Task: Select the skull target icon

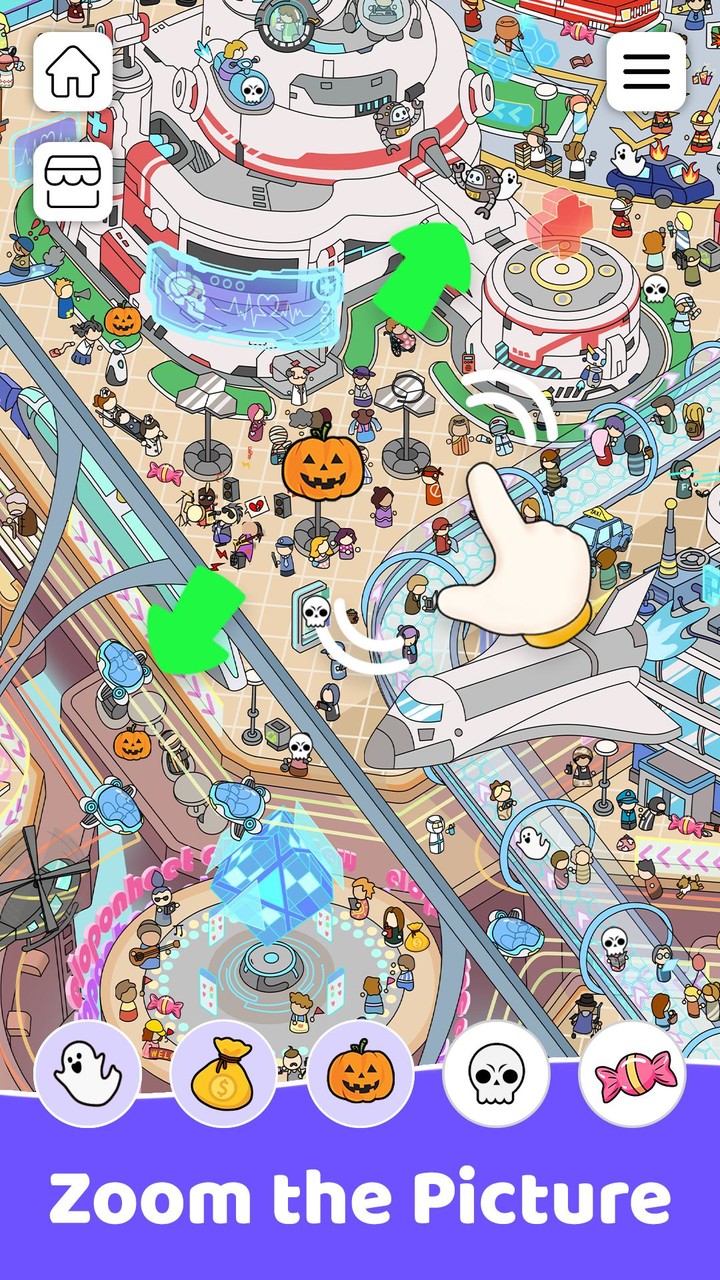Action: [496, 1074]
